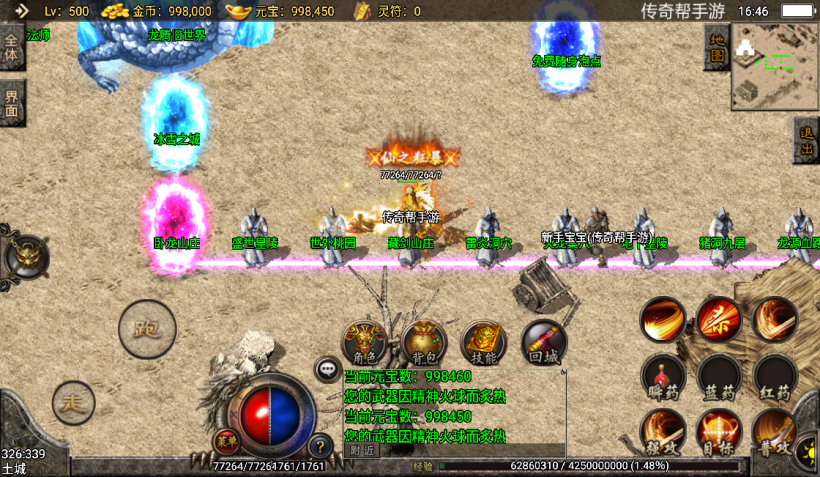Open the minimap in the corner
The height and width of the screenshot is (477, 820).
[x=774, y=66]
